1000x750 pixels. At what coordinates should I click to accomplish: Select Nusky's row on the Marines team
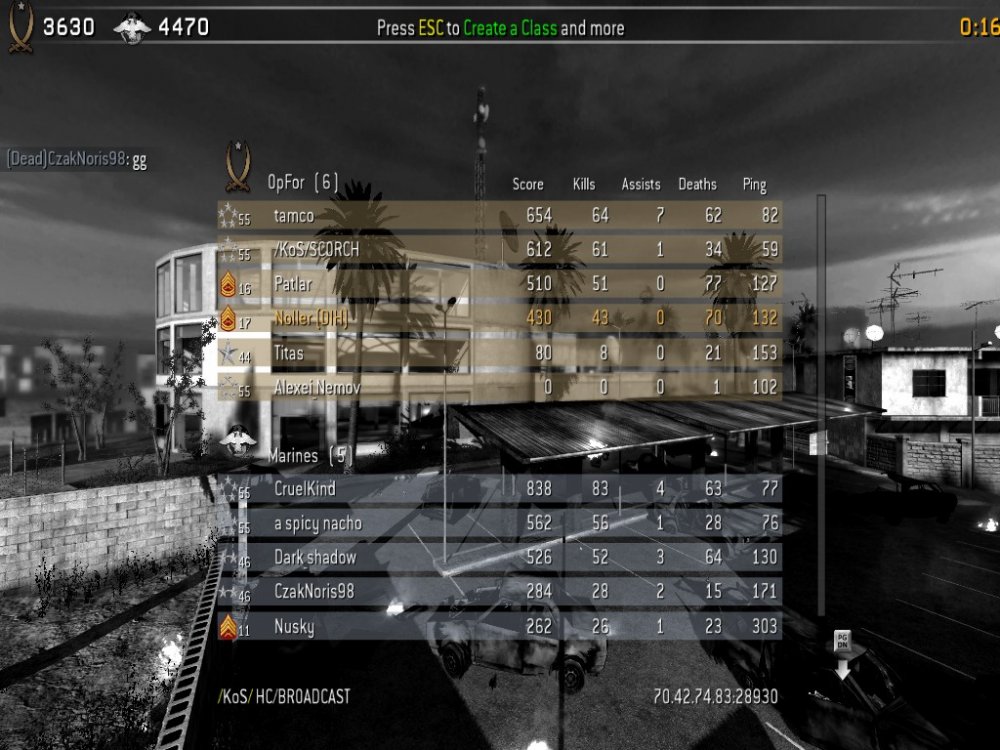500,626
